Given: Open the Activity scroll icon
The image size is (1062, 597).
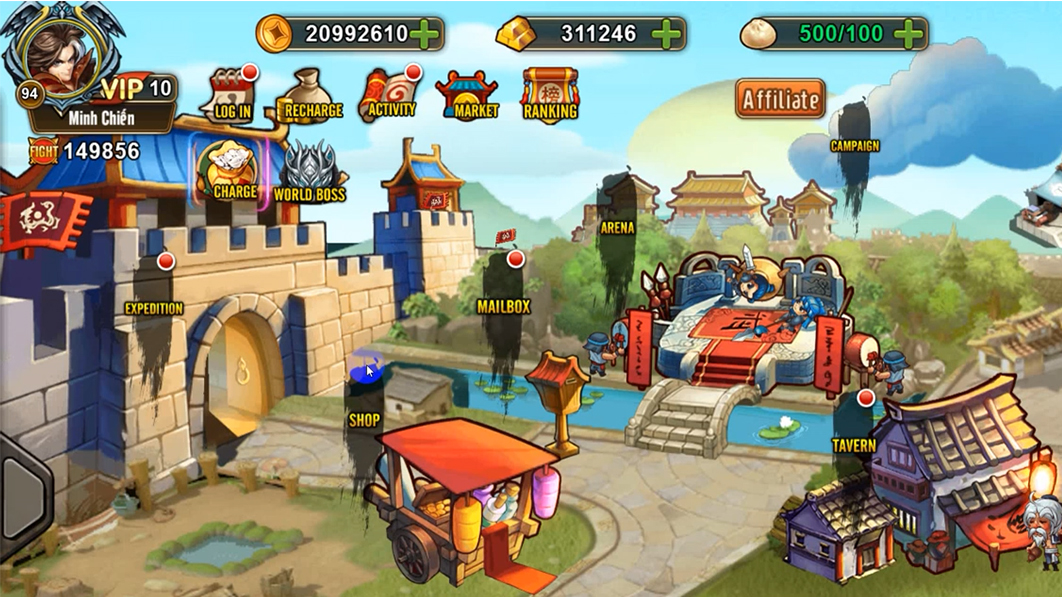Looking at the screenshot, I should (x=391, y=95).
